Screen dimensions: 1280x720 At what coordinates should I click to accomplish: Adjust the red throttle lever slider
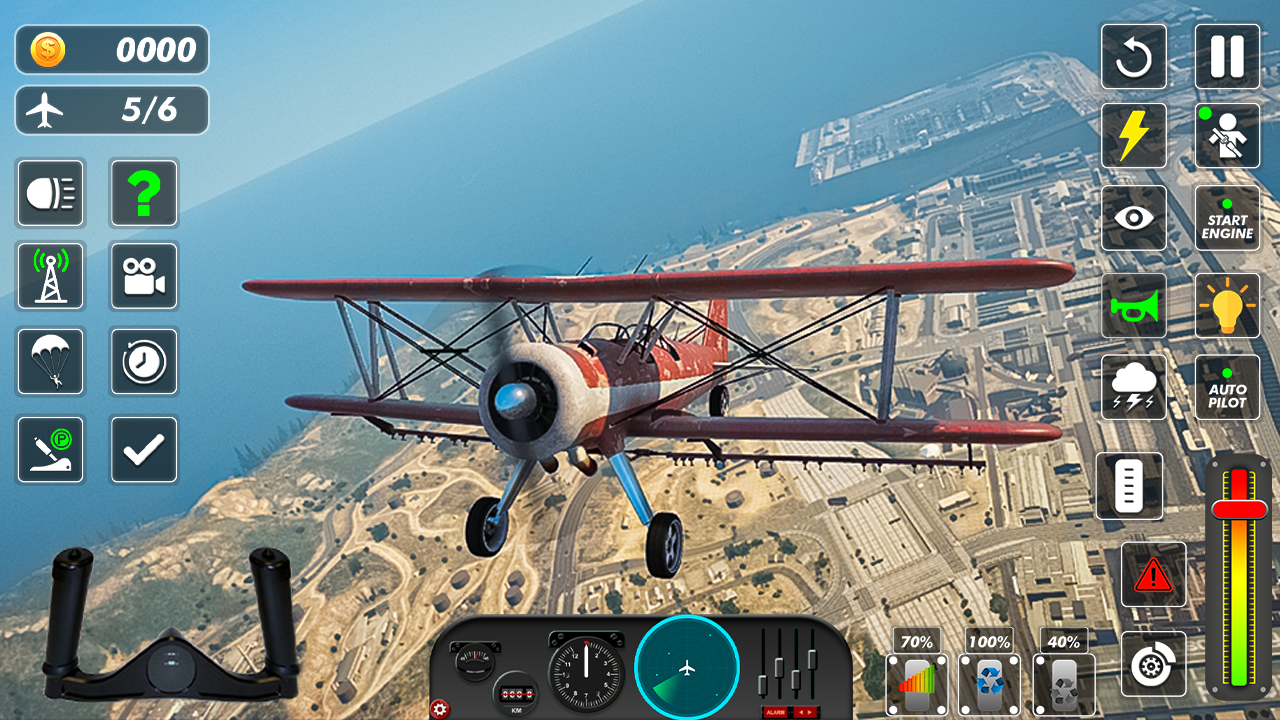pos(1238,510)
